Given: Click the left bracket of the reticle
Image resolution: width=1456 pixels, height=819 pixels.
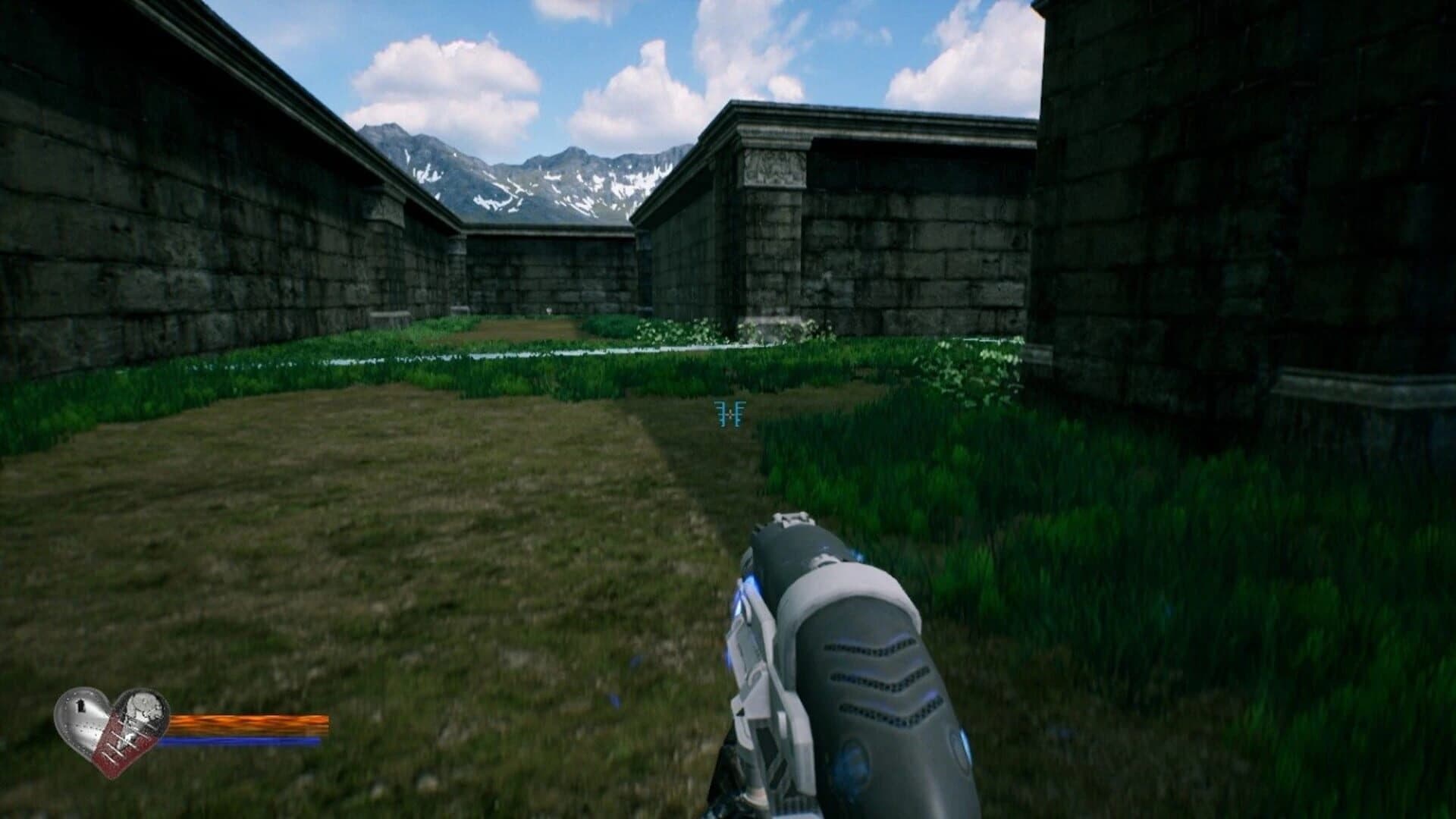Looking at the screenshot, I should pyautogui.click(x=720, y=413).
